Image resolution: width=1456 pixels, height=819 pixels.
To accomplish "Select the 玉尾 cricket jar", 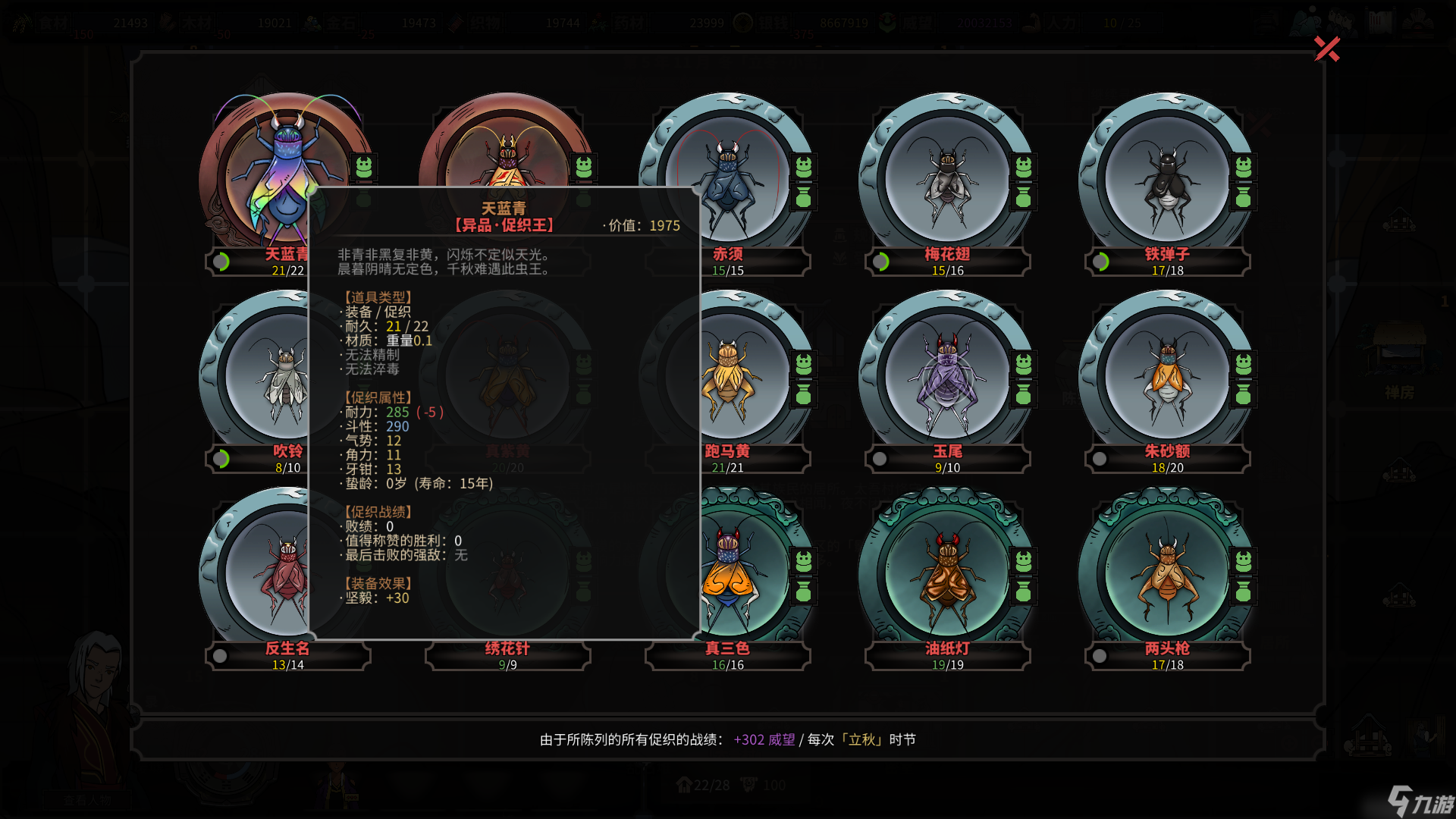I will (947, 375).
